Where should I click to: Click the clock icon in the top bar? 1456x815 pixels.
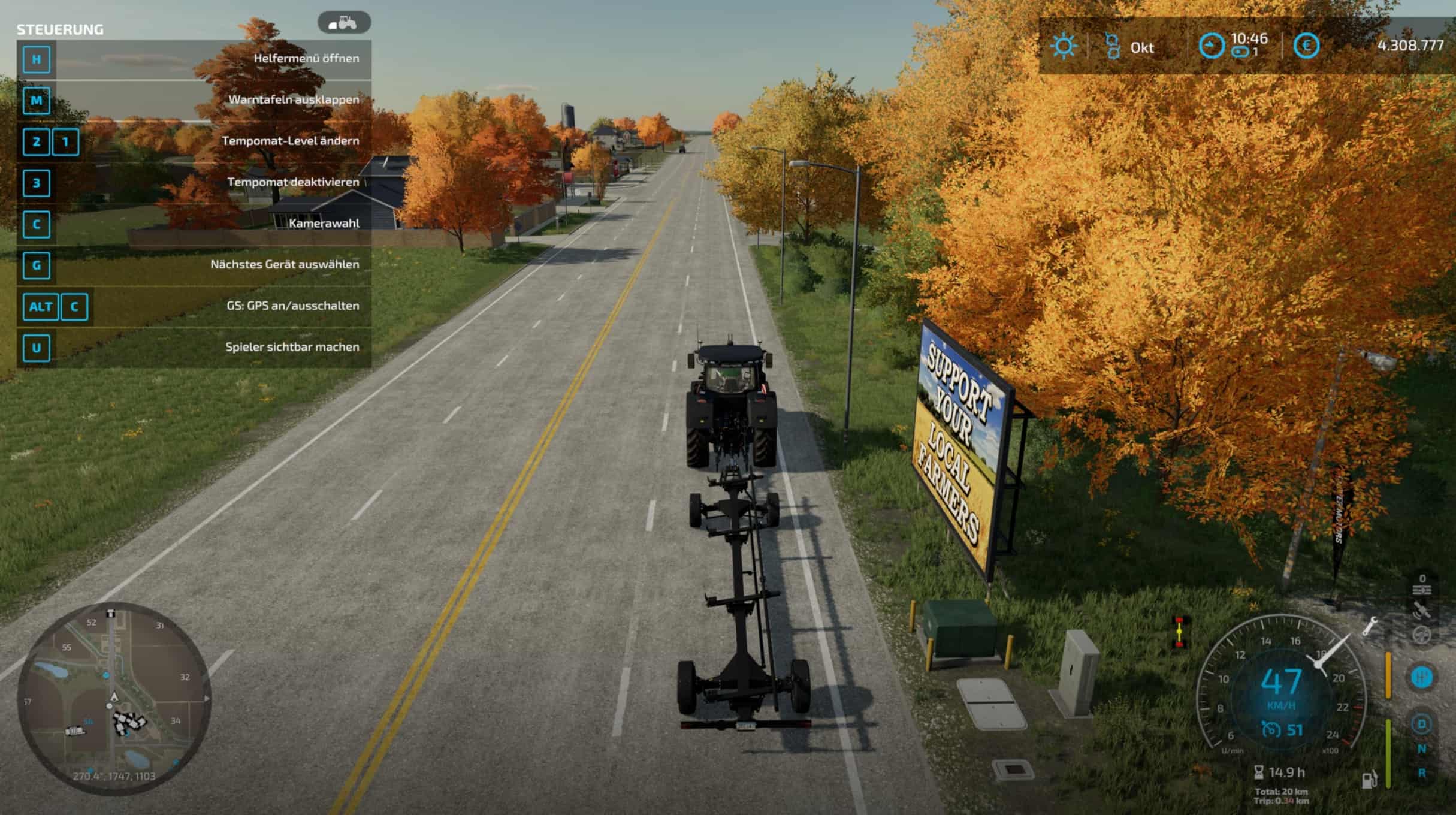pos(1211,46)
